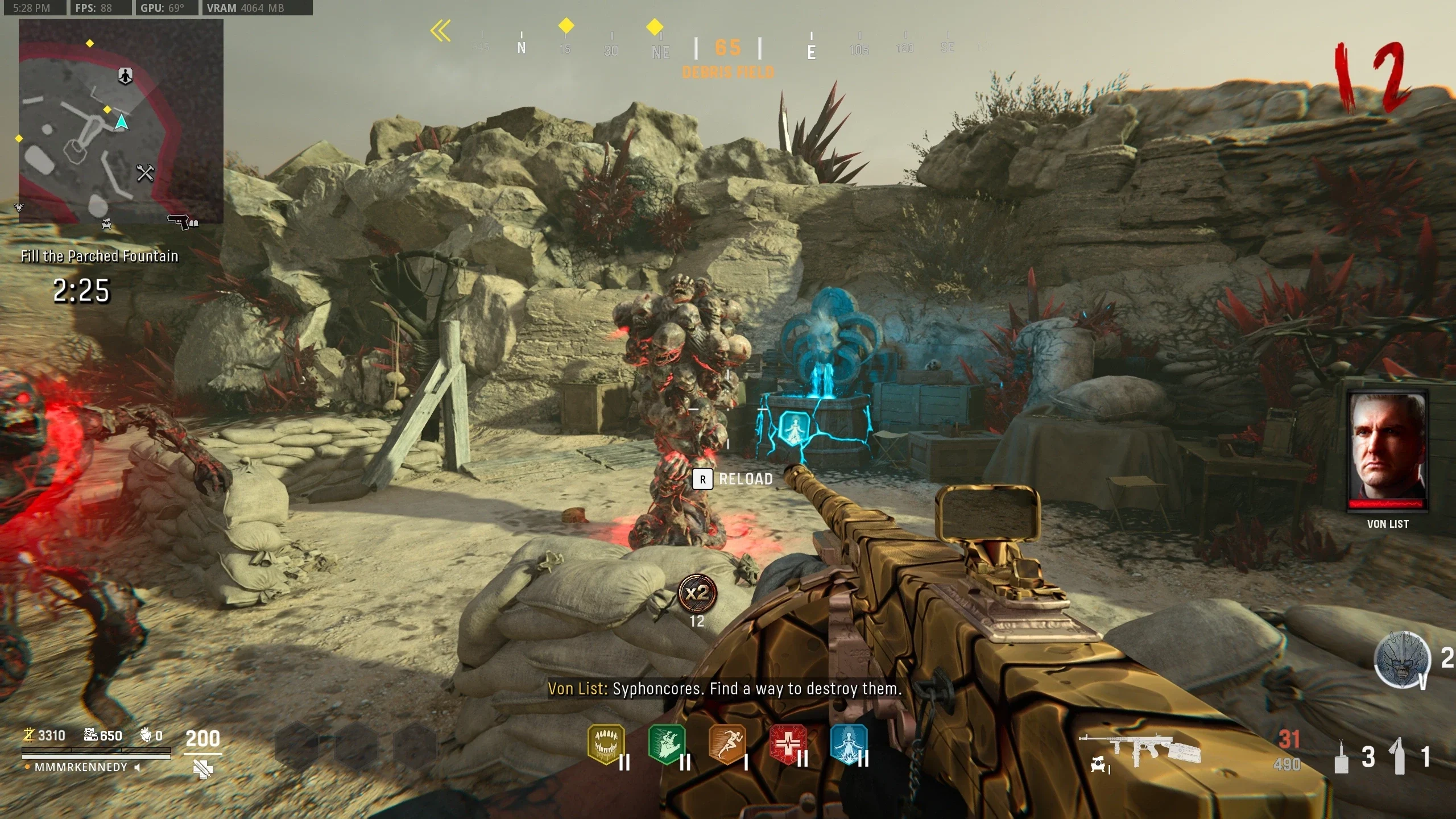Click the x2 double points power-up icon
The image size is (1456, 819).
697,593
